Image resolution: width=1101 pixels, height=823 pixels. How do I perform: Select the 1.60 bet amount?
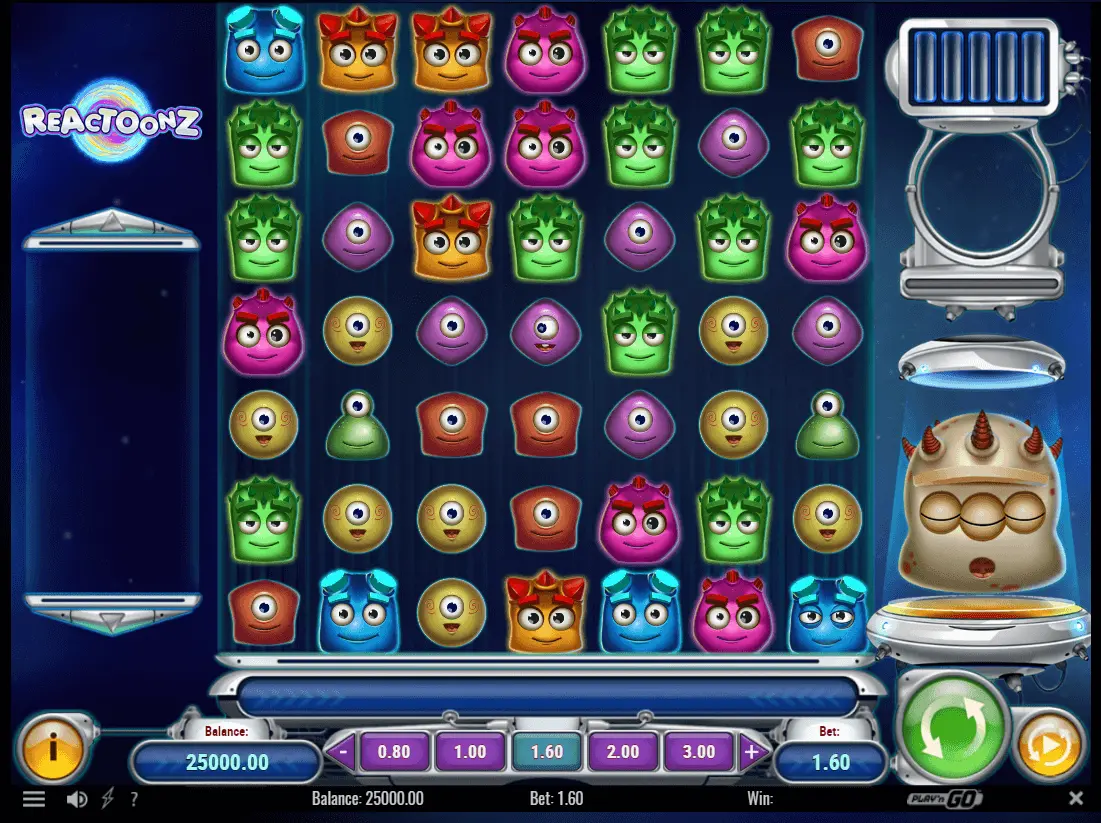click(546, 752)
